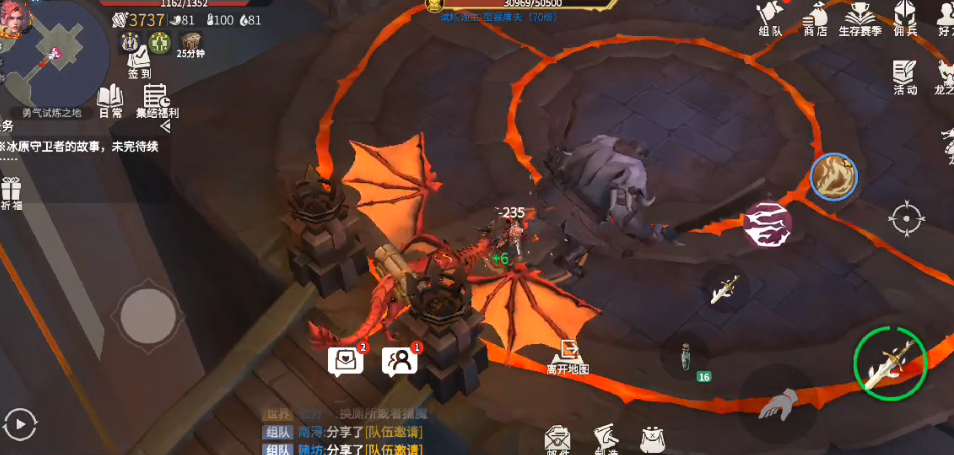Open the 活动 events menu

pos(905,77)
